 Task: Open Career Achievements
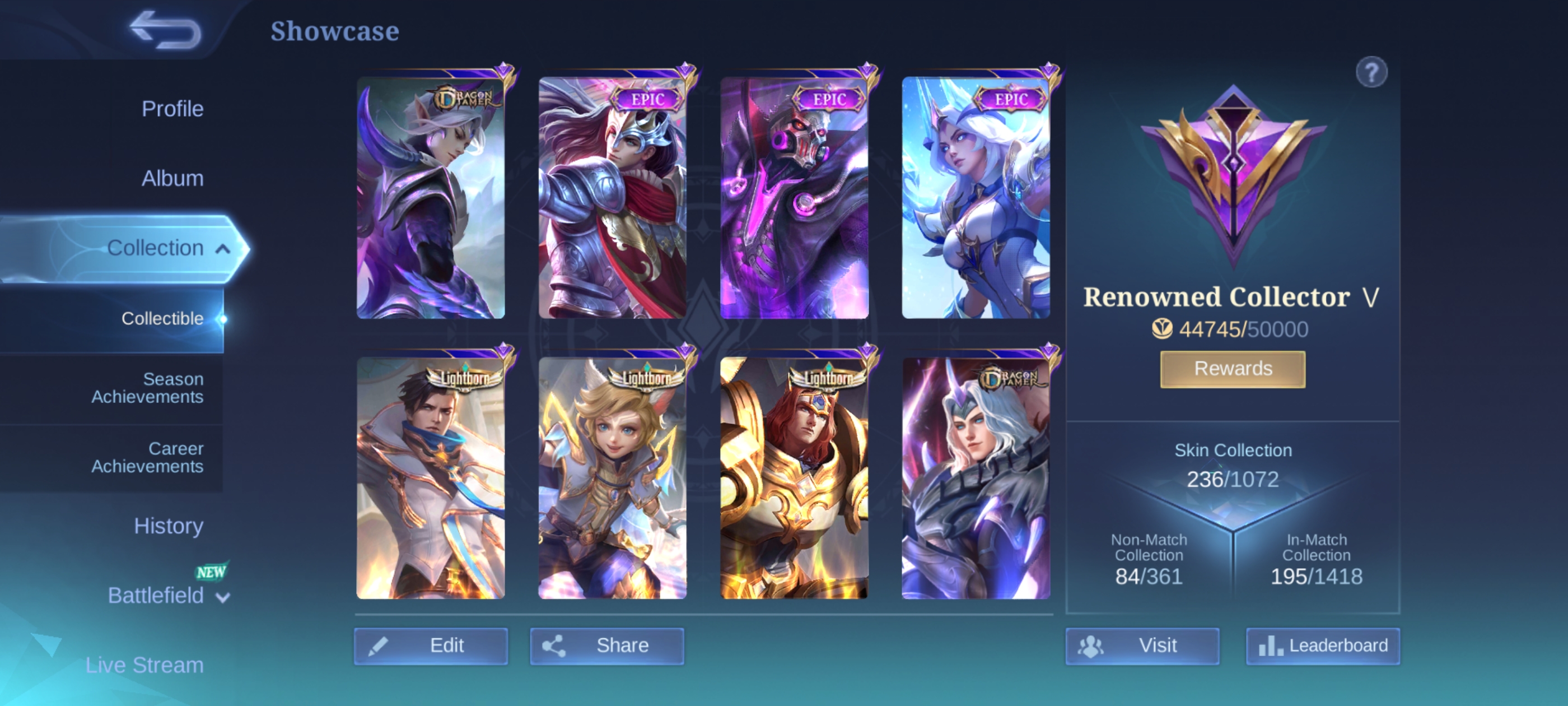coord(147,457)
